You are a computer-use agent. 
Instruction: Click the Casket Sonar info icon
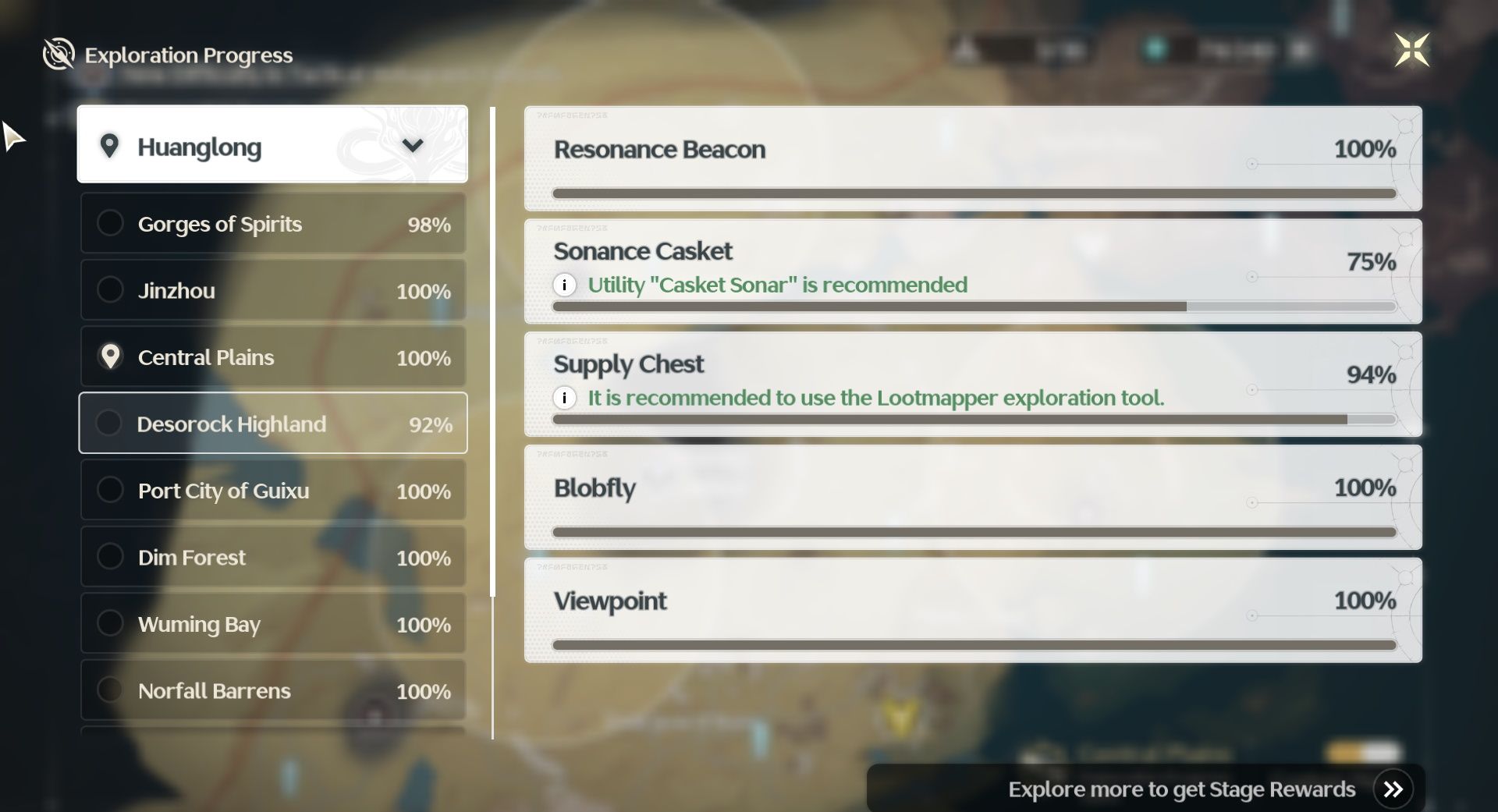[564, 285]
